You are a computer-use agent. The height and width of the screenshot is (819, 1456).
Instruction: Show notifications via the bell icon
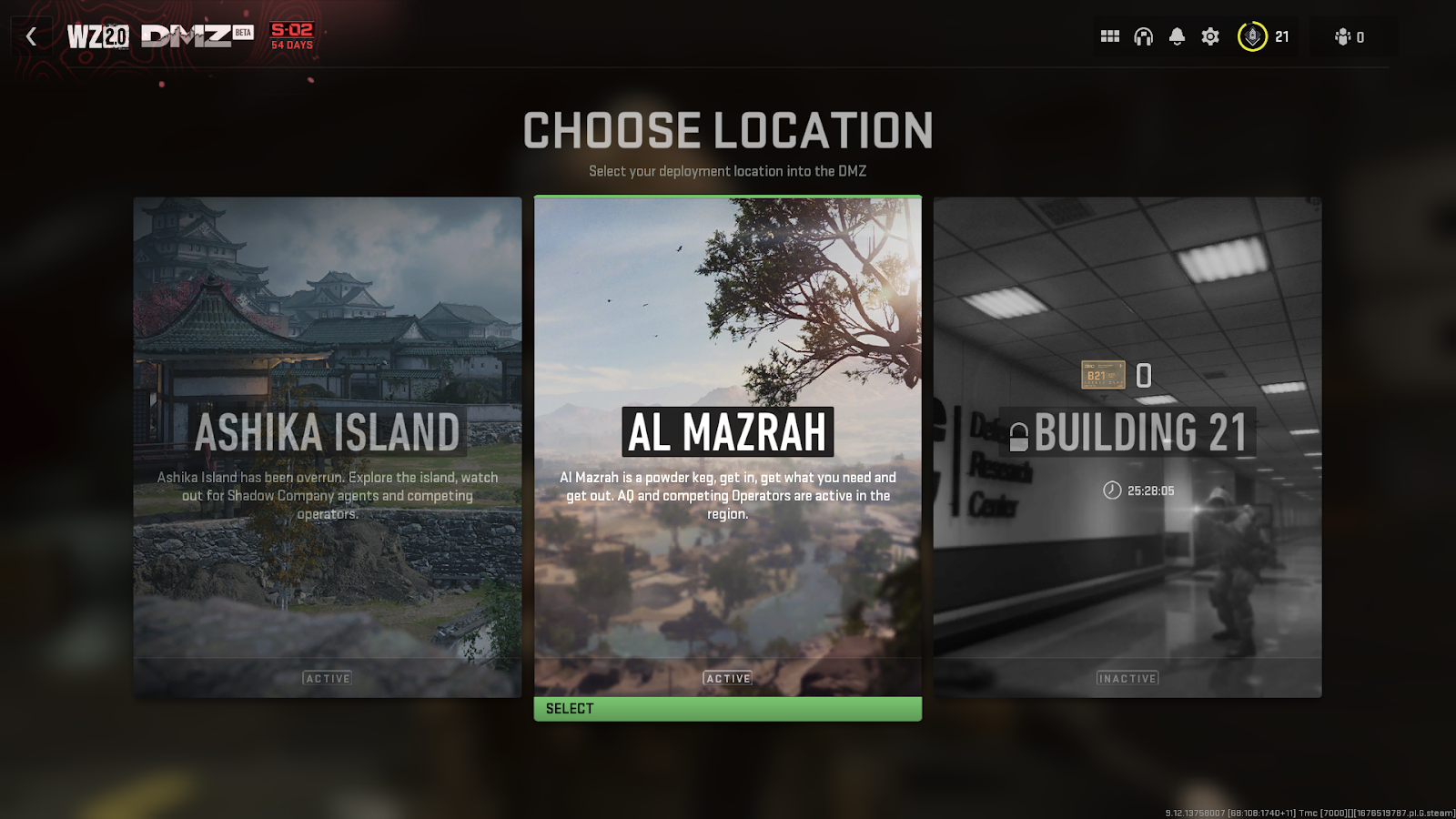1177,36
